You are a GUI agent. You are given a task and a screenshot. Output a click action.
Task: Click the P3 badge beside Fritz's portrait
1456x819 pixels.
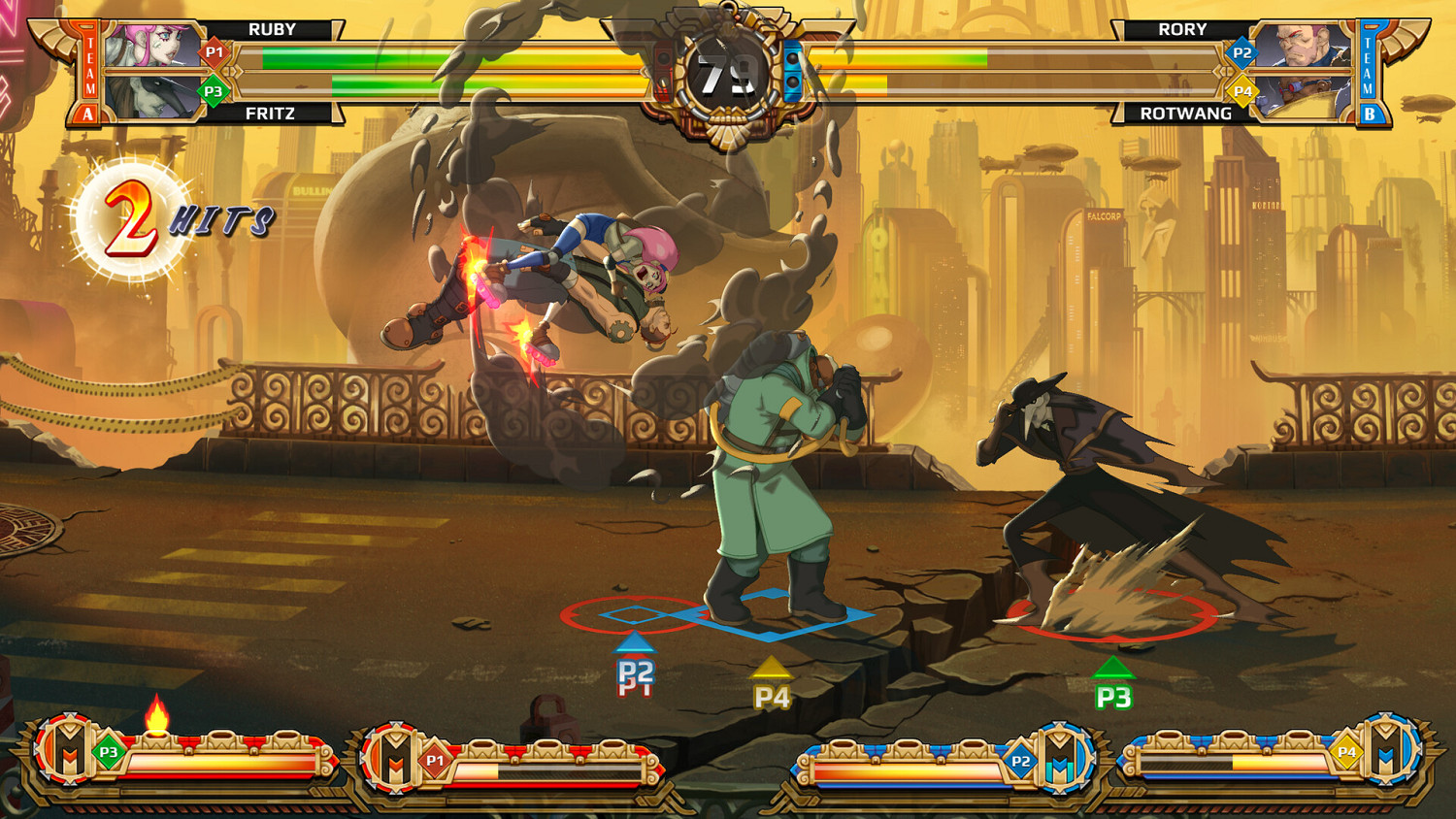[213, 93]
